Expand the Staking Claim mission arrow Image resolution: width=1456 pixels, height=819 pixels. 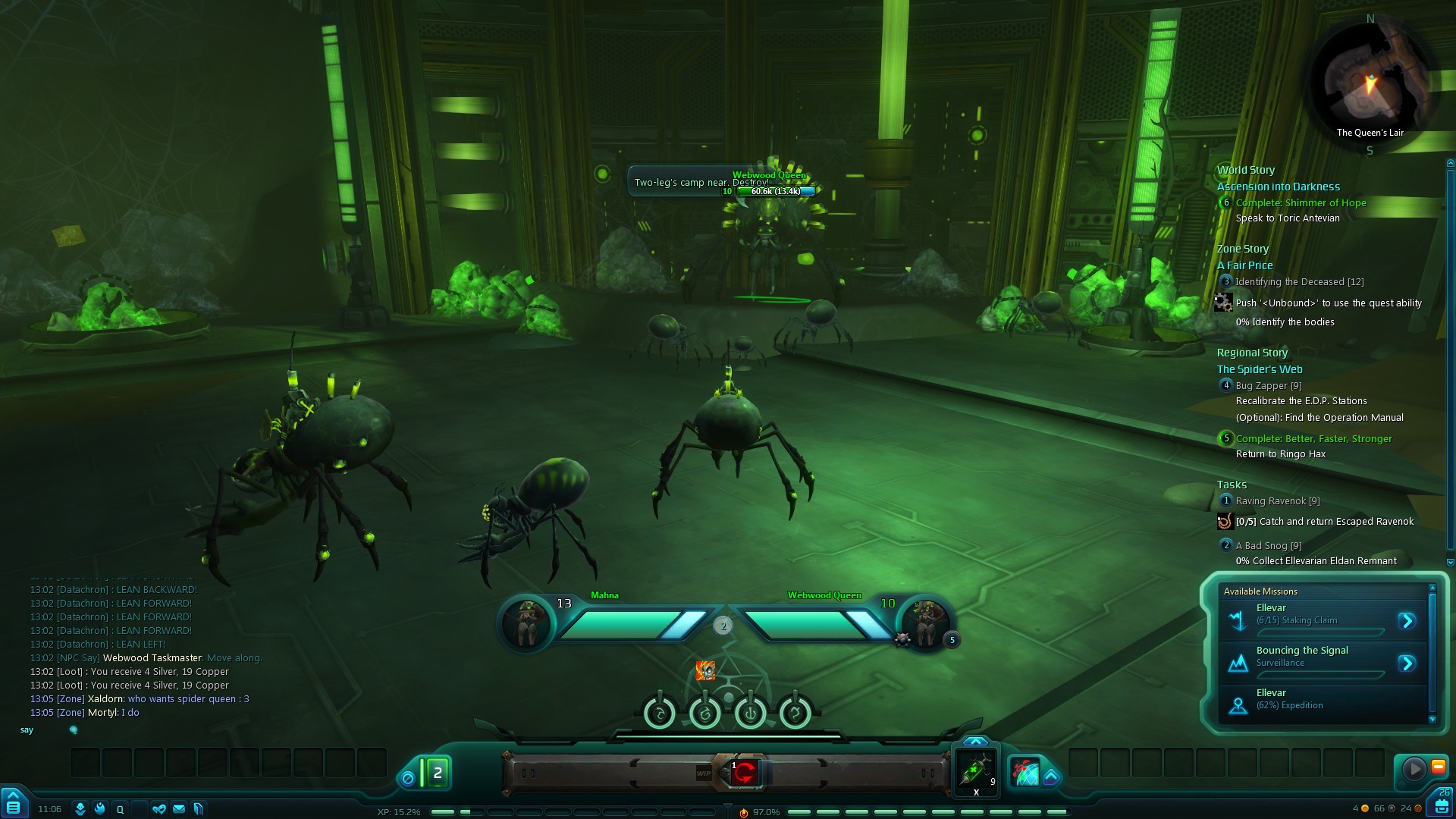pos(1407,621)
